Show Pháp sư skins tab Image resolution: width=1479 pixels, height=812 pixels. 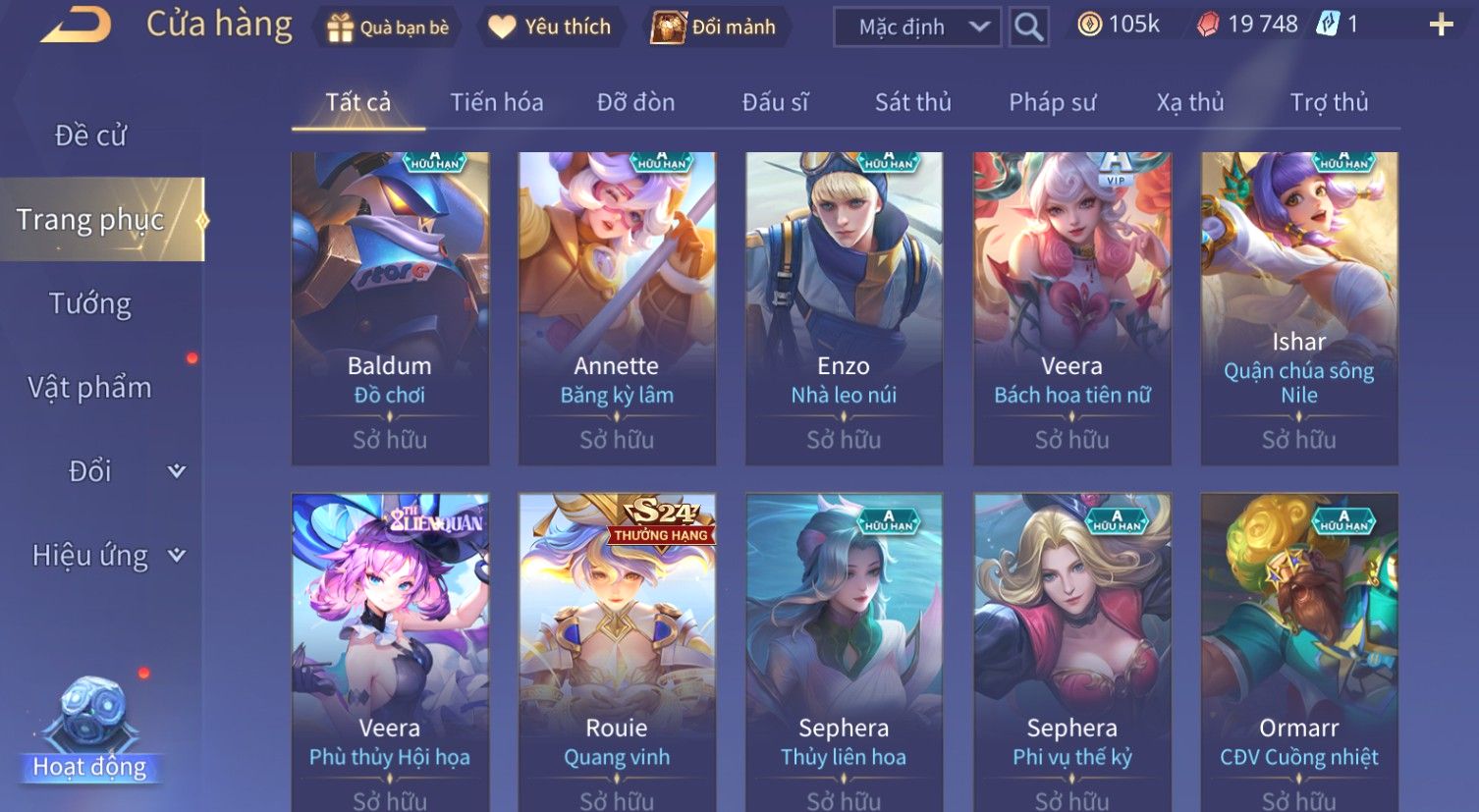point(1052,102)
